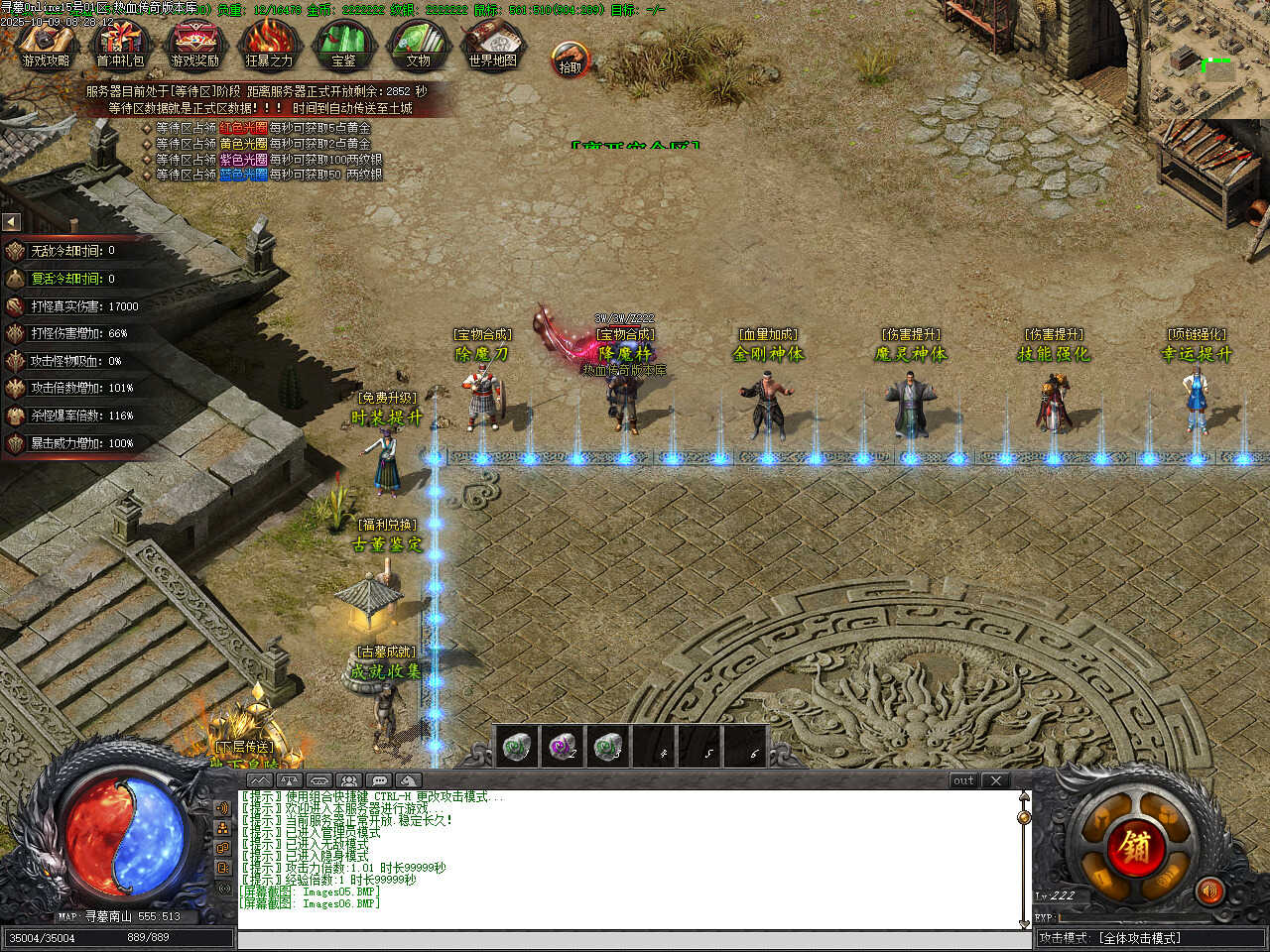Click the chat text input field

click(x=631, y=939)
